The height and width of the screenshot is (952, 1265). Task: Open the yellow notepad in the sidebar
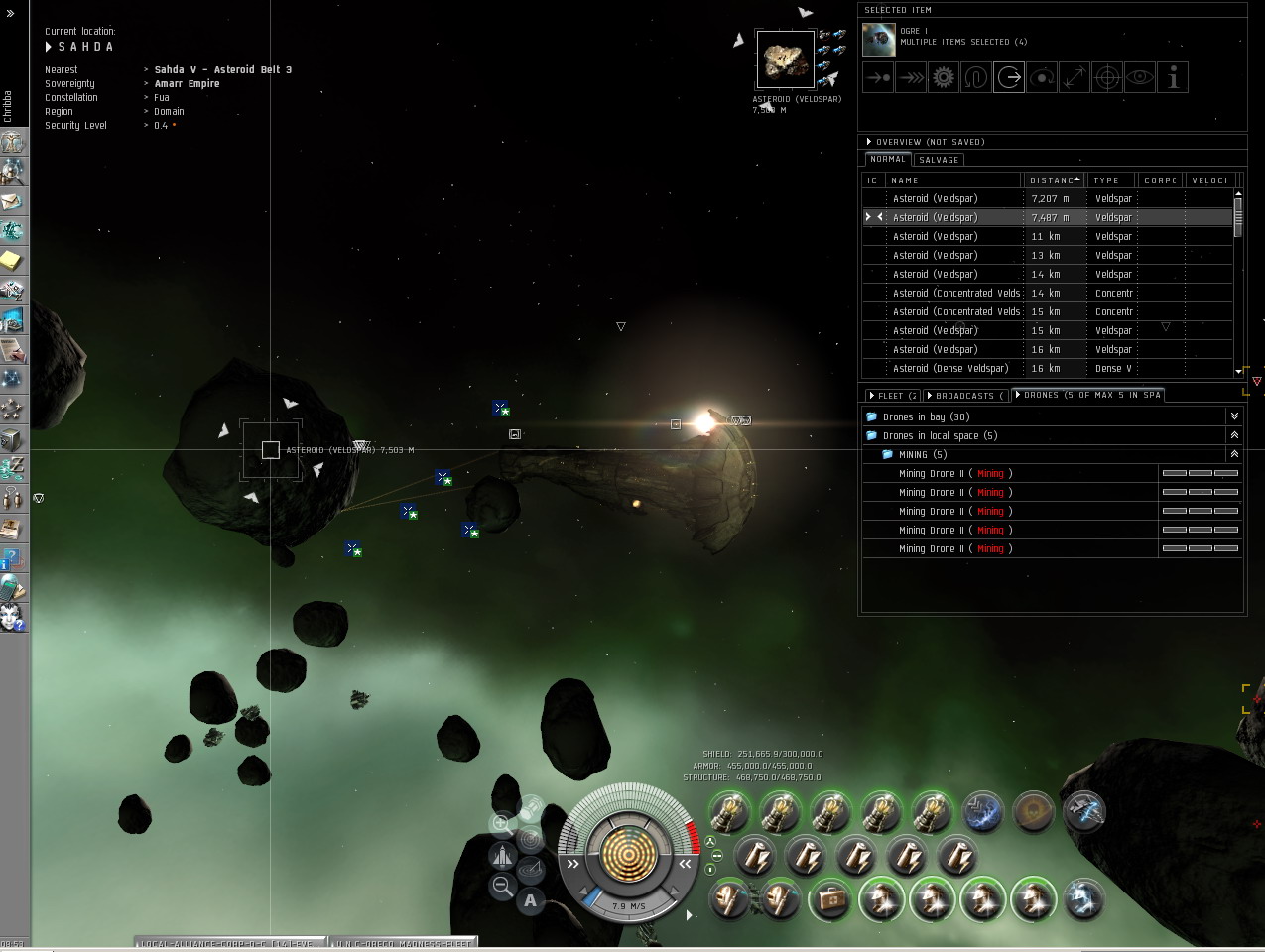click(x=12, y=261)
